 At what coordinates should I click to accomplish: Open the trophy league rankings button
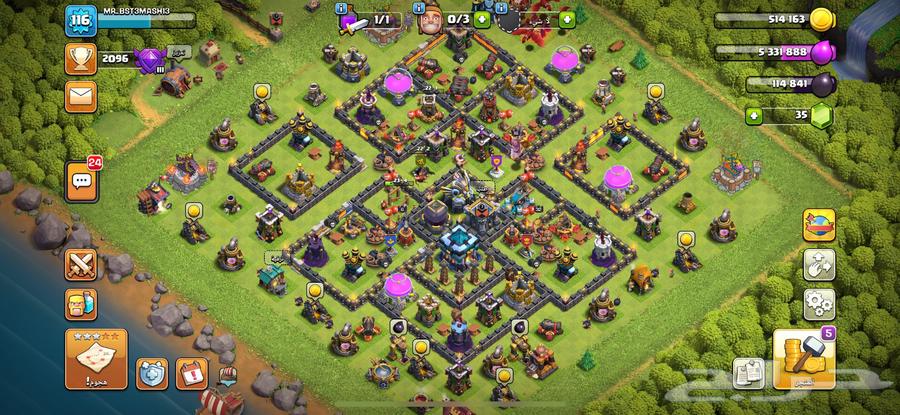point(80,59)
